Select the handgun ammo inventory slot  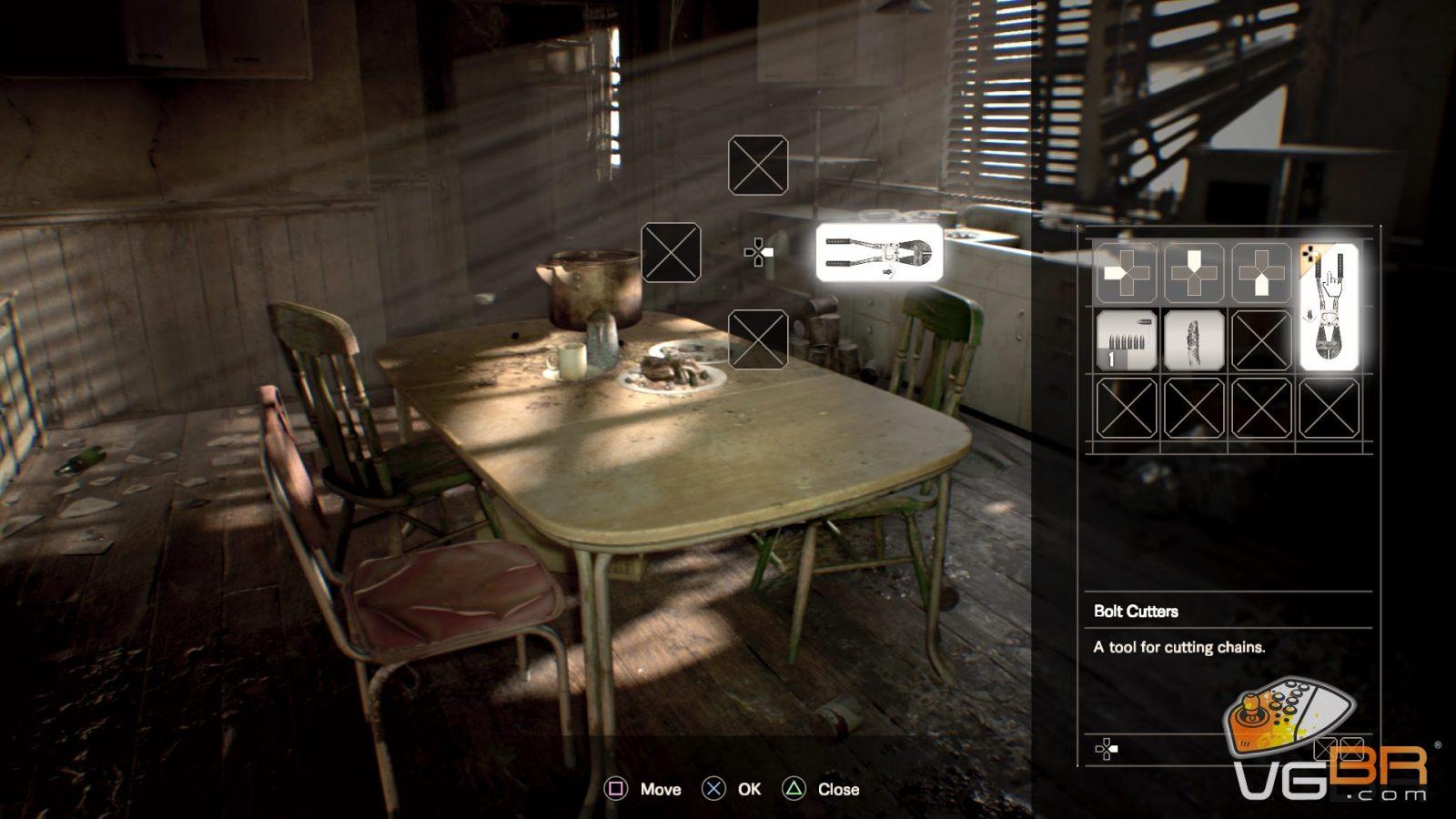pyautogui.click(x=1127, y=340)
